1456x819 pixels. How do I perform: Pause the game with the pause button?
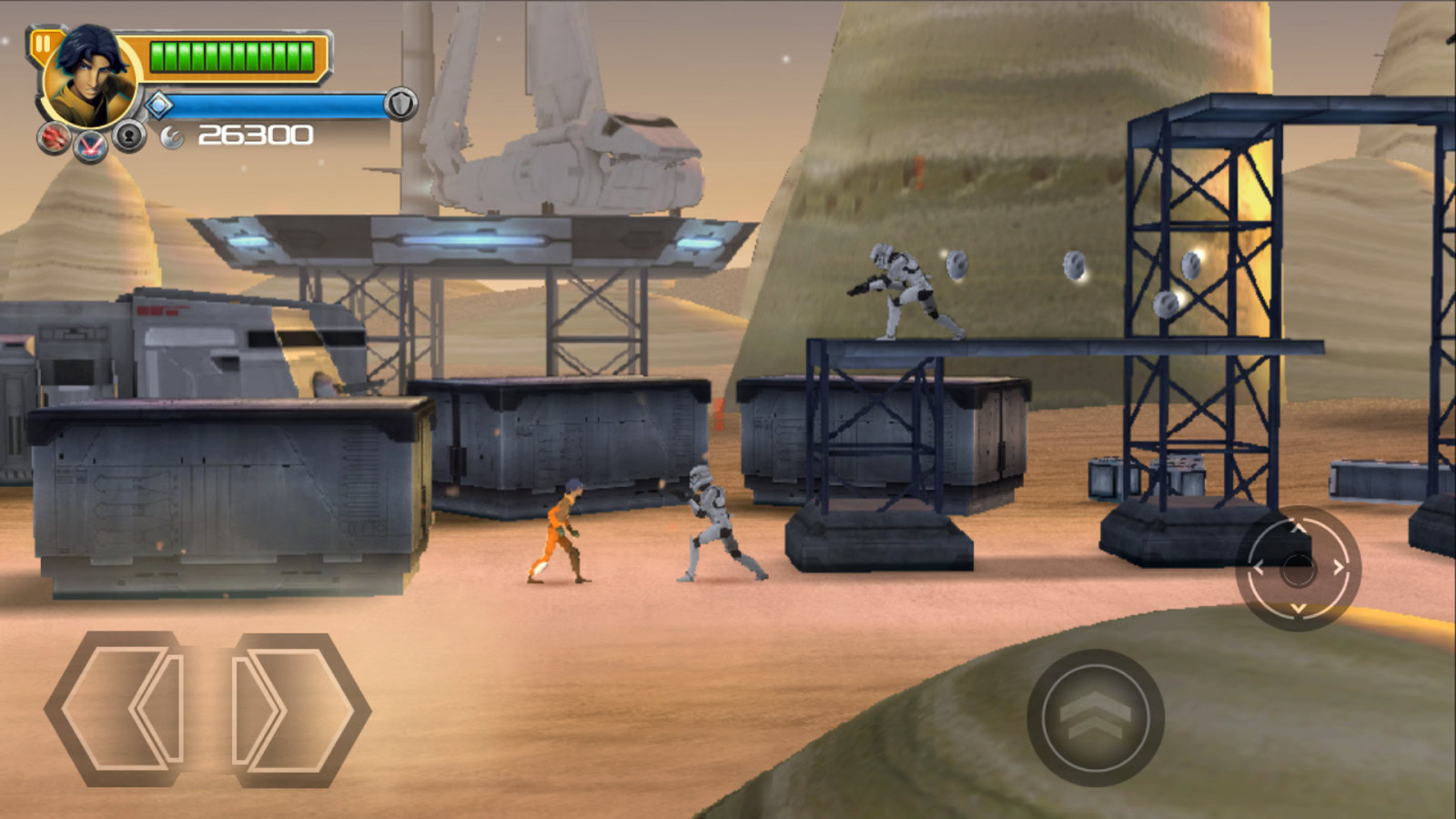[x=43, y=44]
